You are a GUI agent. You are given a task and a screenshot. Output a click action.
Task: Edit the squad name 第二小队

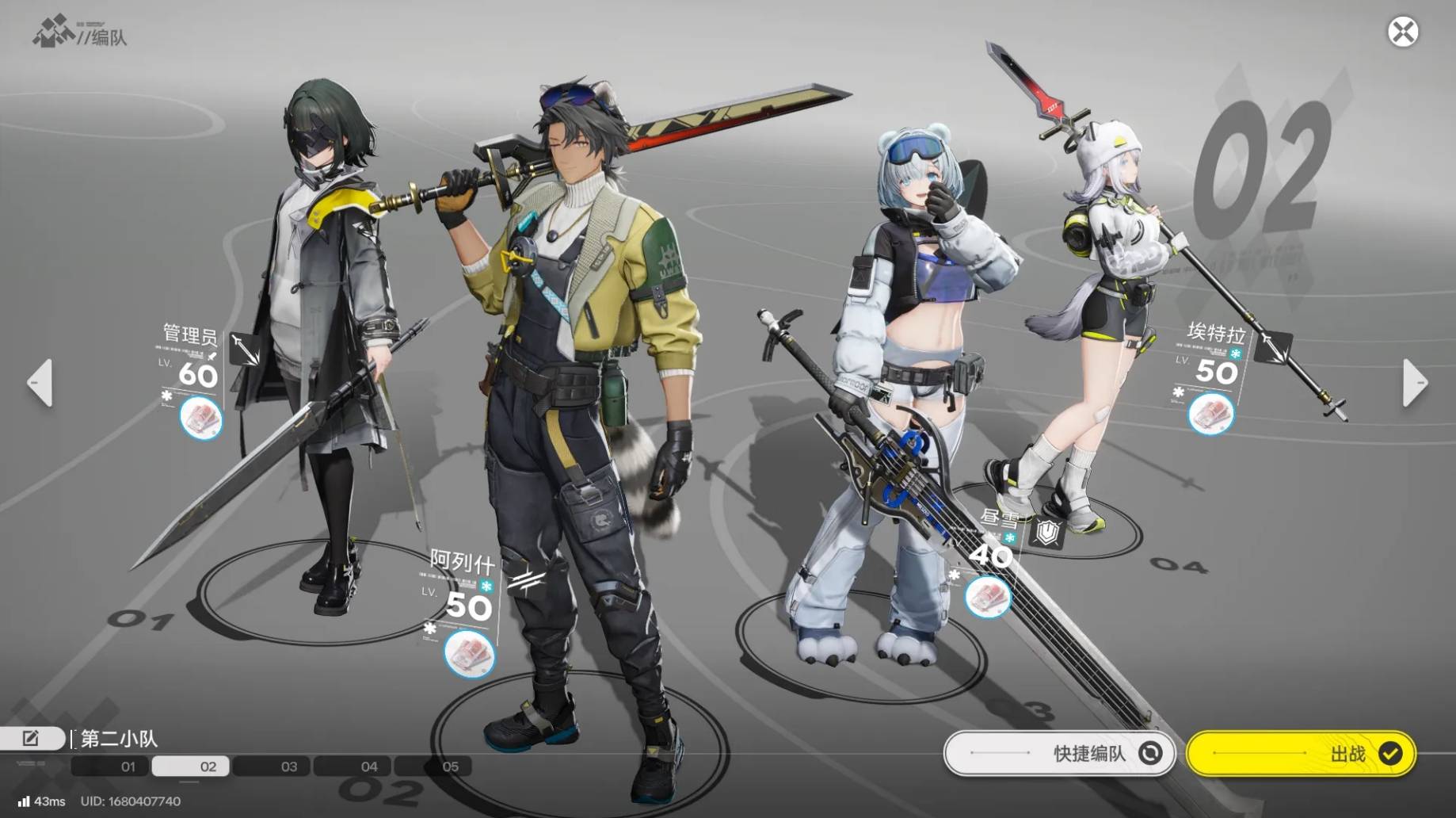pyautogui.click(x=31, y=739)
